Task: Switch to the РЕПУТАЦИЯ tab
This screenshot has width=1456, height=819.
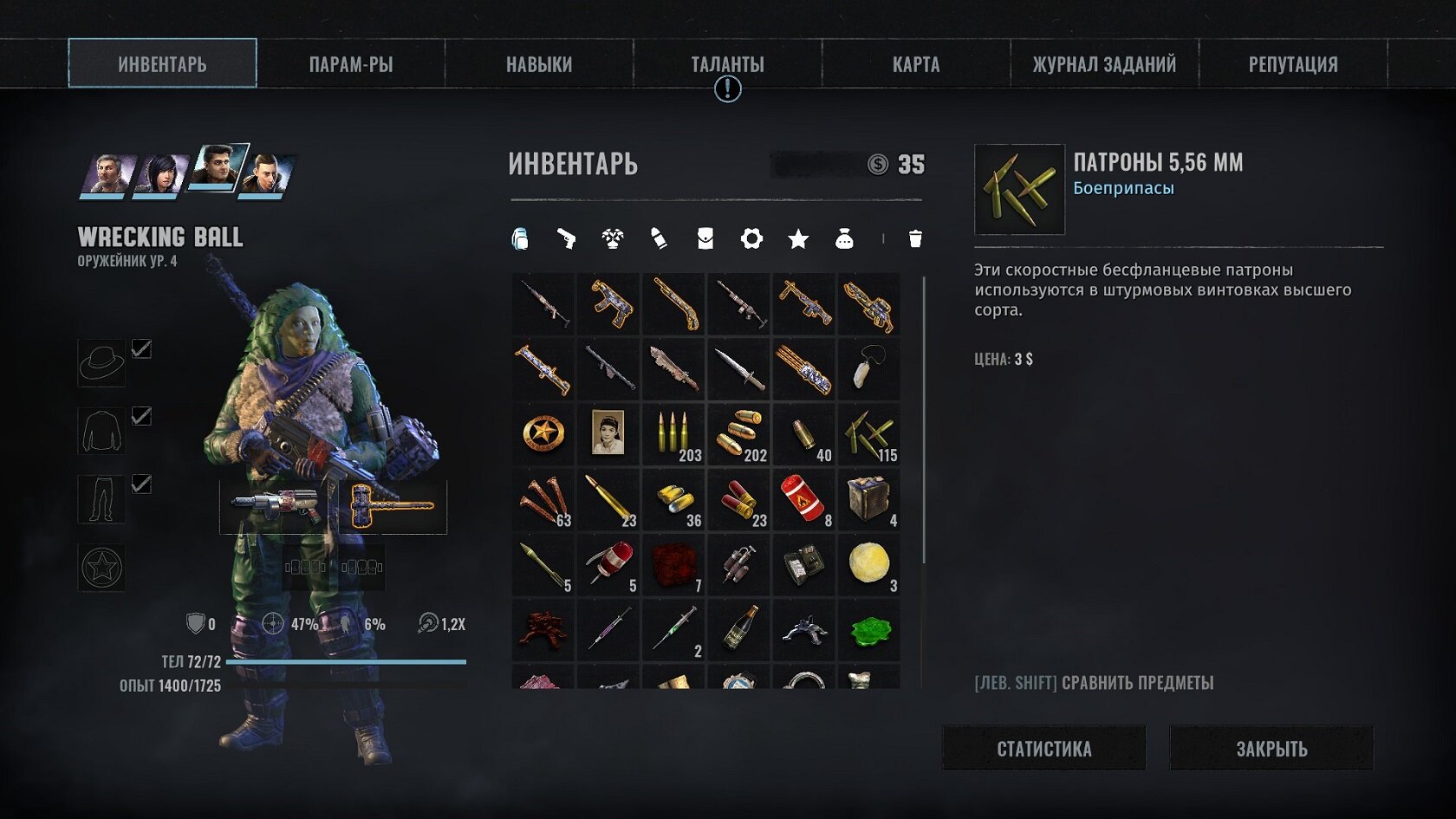Action: tap(1293, 64)
